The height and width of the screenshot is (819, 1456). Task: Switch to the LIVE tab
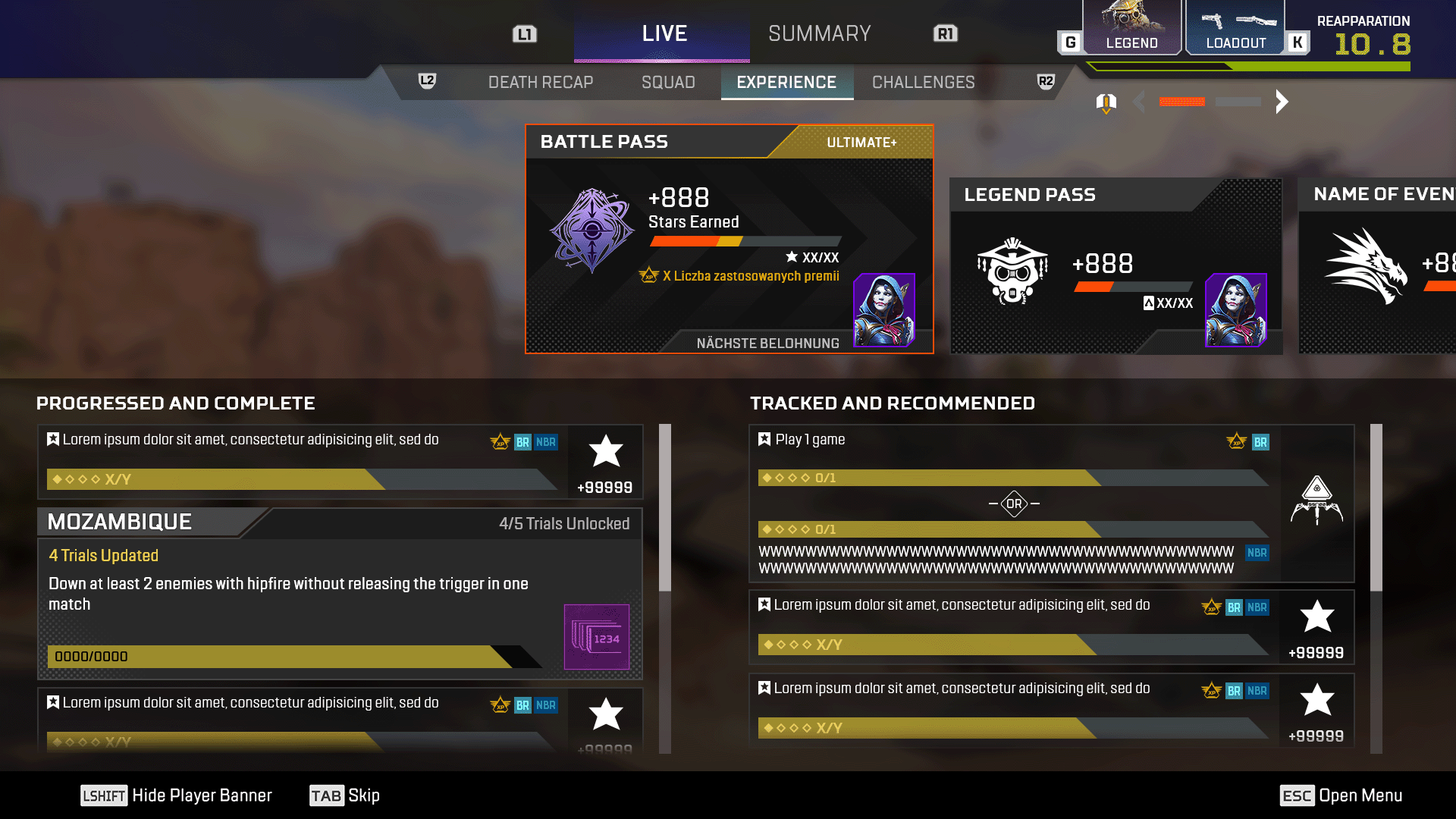tap(663, 34)
